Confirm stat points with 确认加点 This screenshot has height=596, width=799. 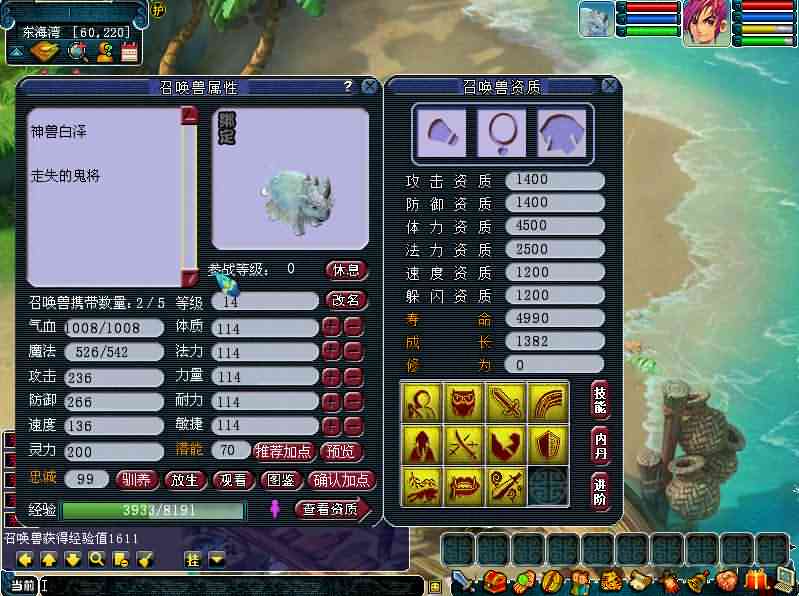click(x=341, y=480)
